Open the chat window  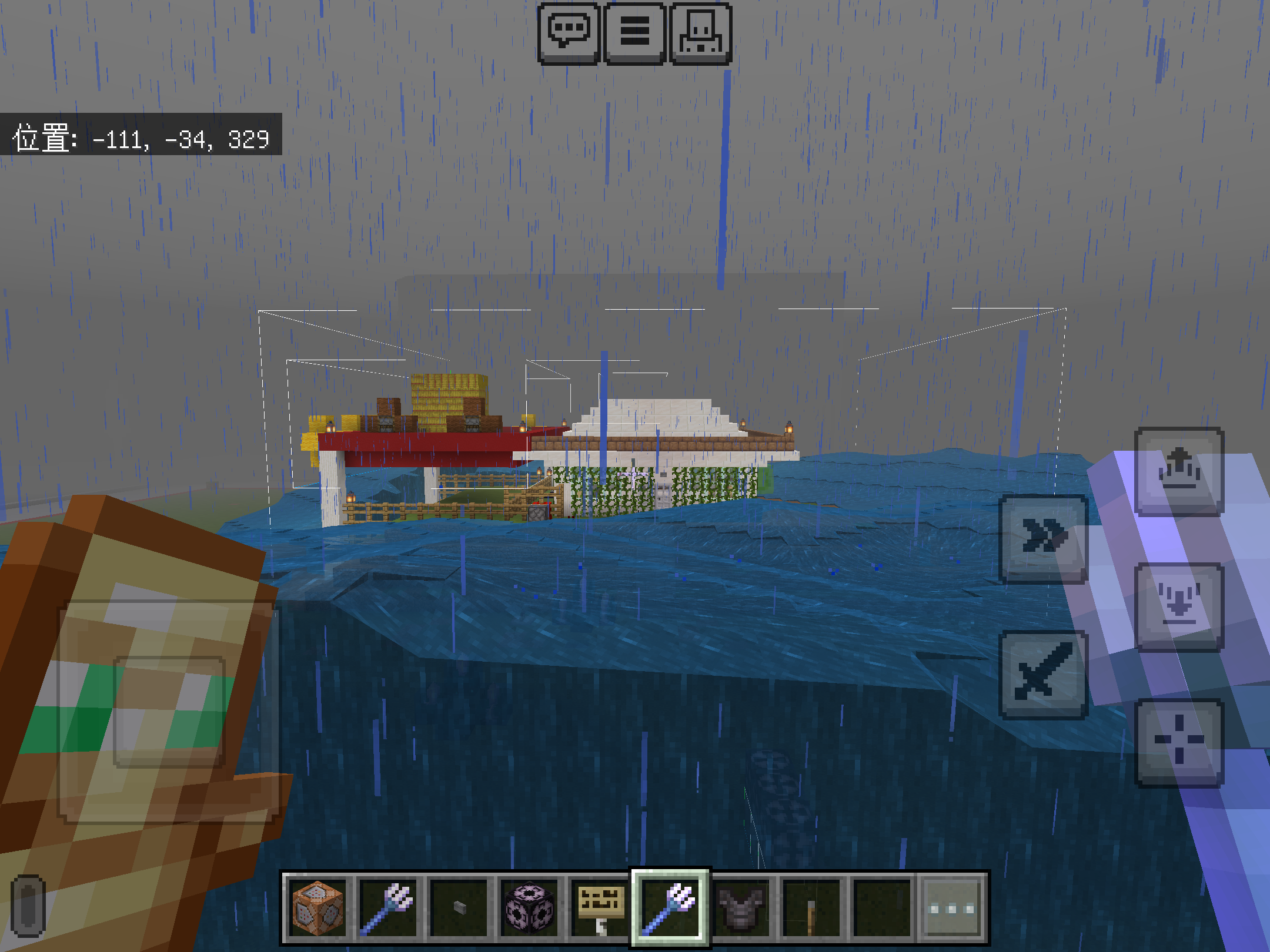coord(569,32)
